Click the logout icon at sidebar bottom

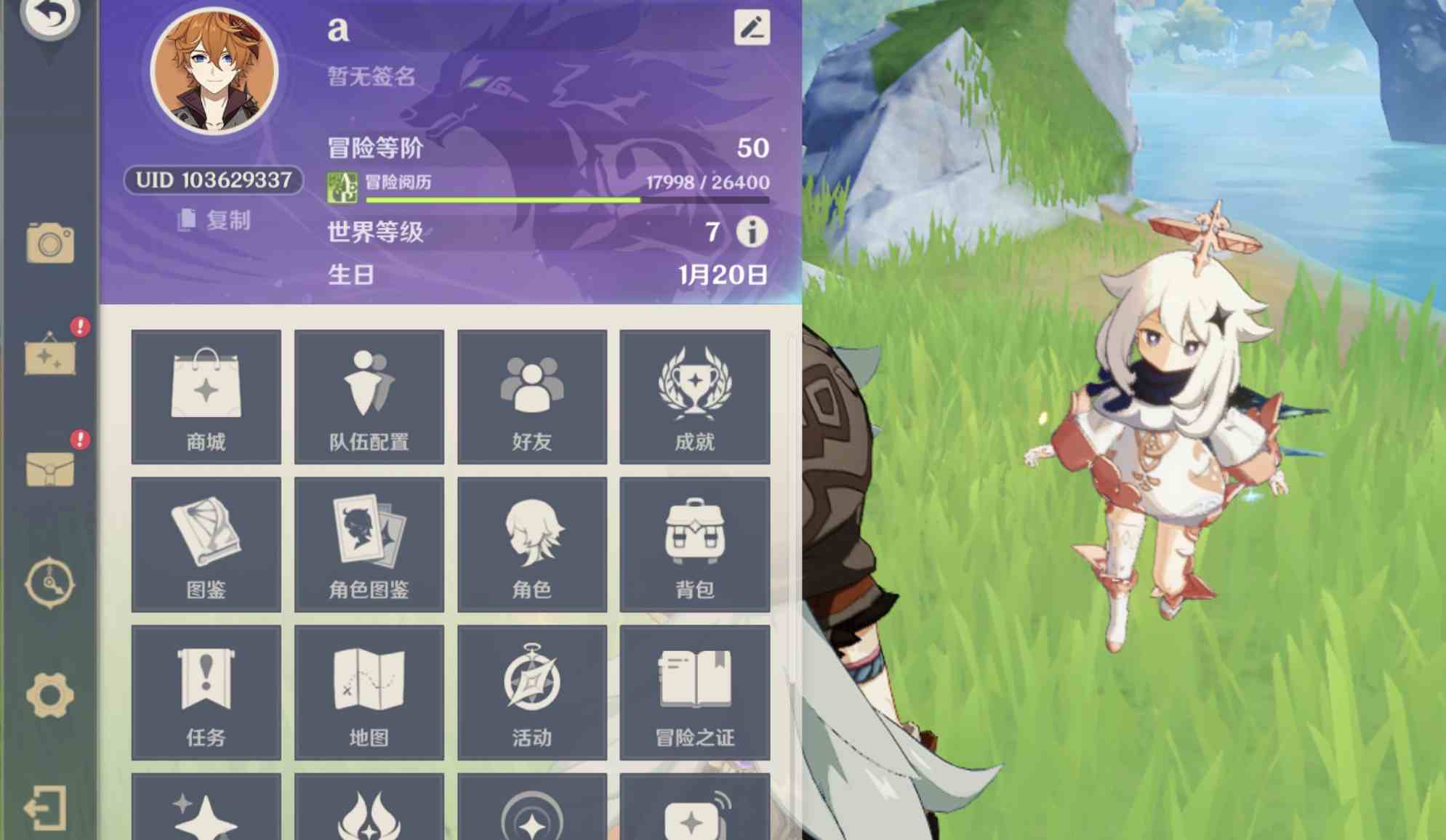(48, 807)
